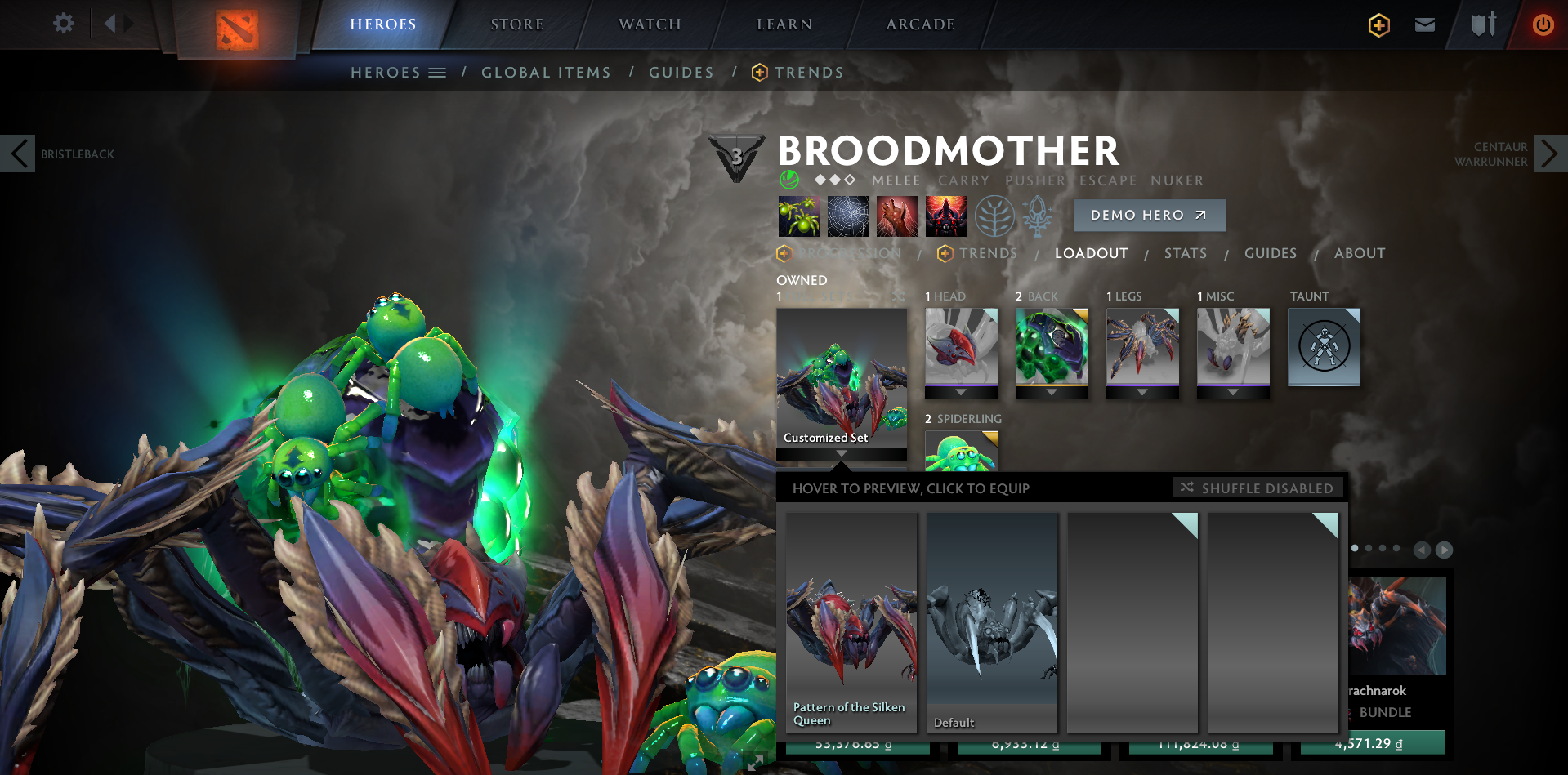Open the top-level Guides submenu link

tap(681, 73)
